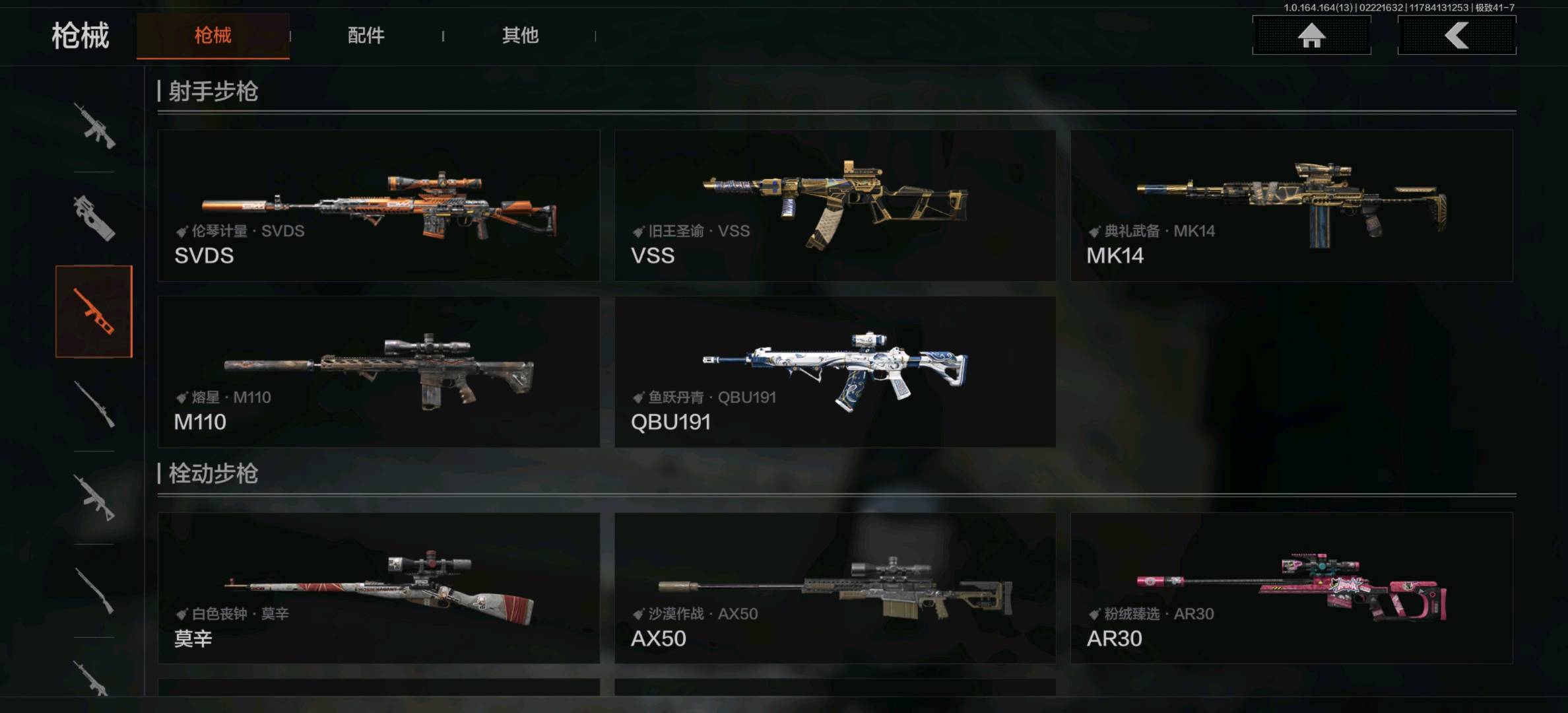
Task: Choose the 莫辛 bolt-action rifle card
Action: (378, 588)
